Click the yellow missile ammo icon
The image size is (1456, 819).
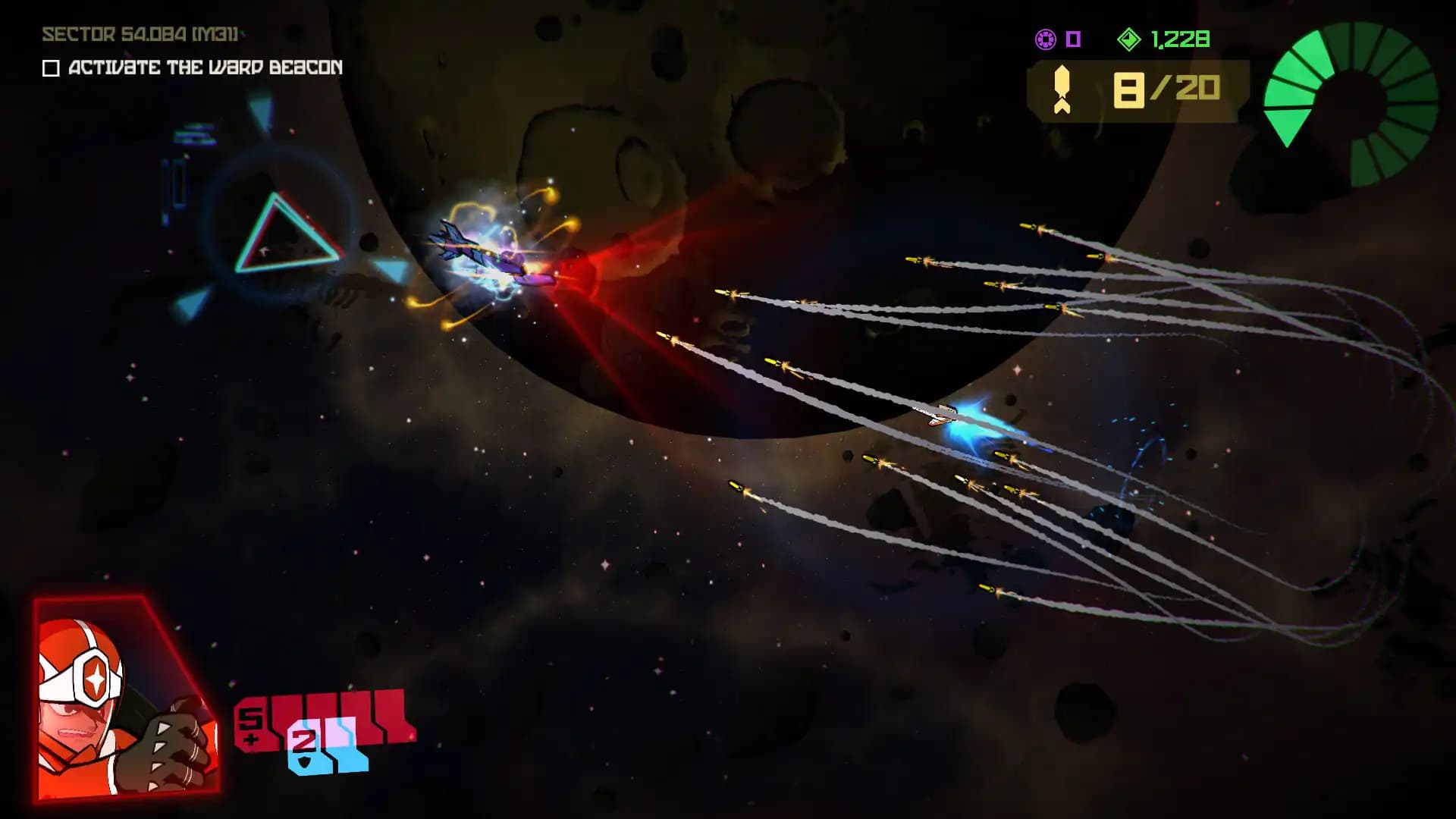pyautogui.click(x=1062, y=89)
